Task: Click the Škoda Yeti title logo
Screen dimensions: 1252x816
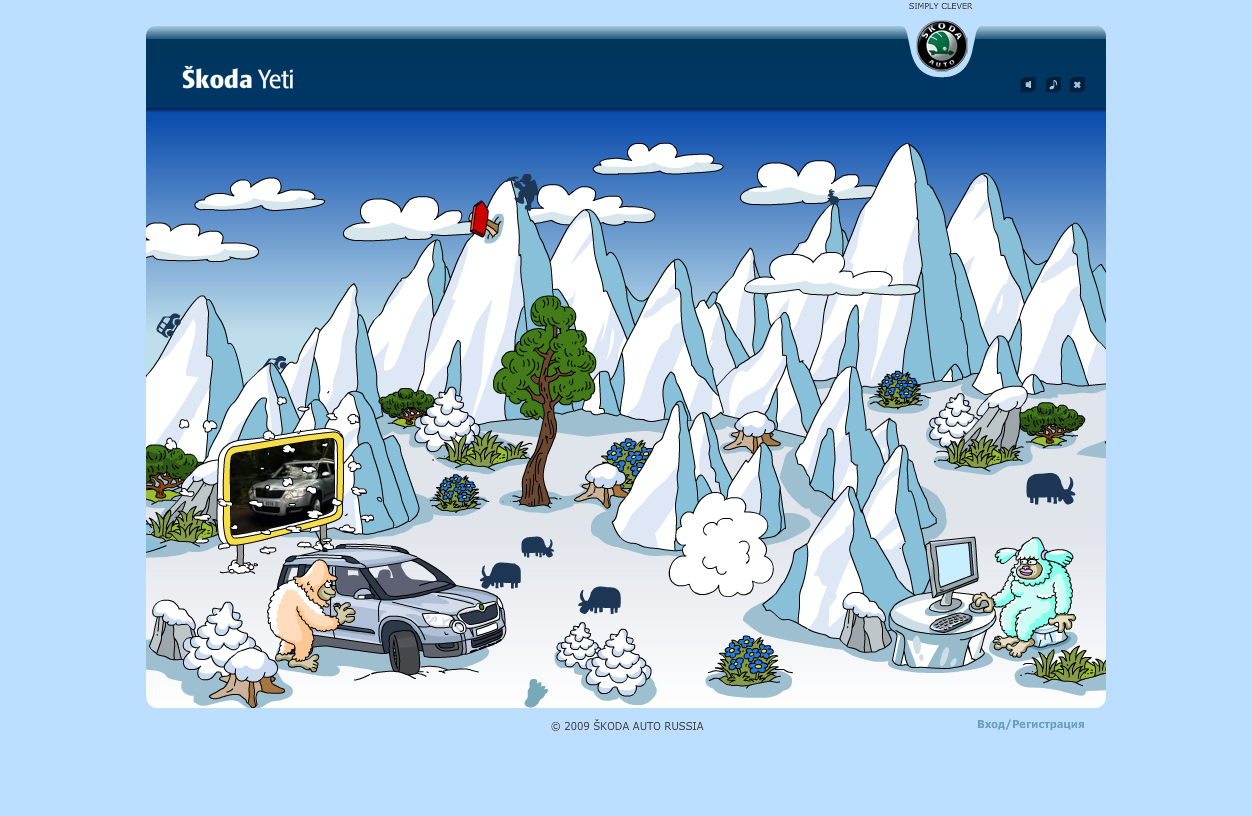Action: 238,78
